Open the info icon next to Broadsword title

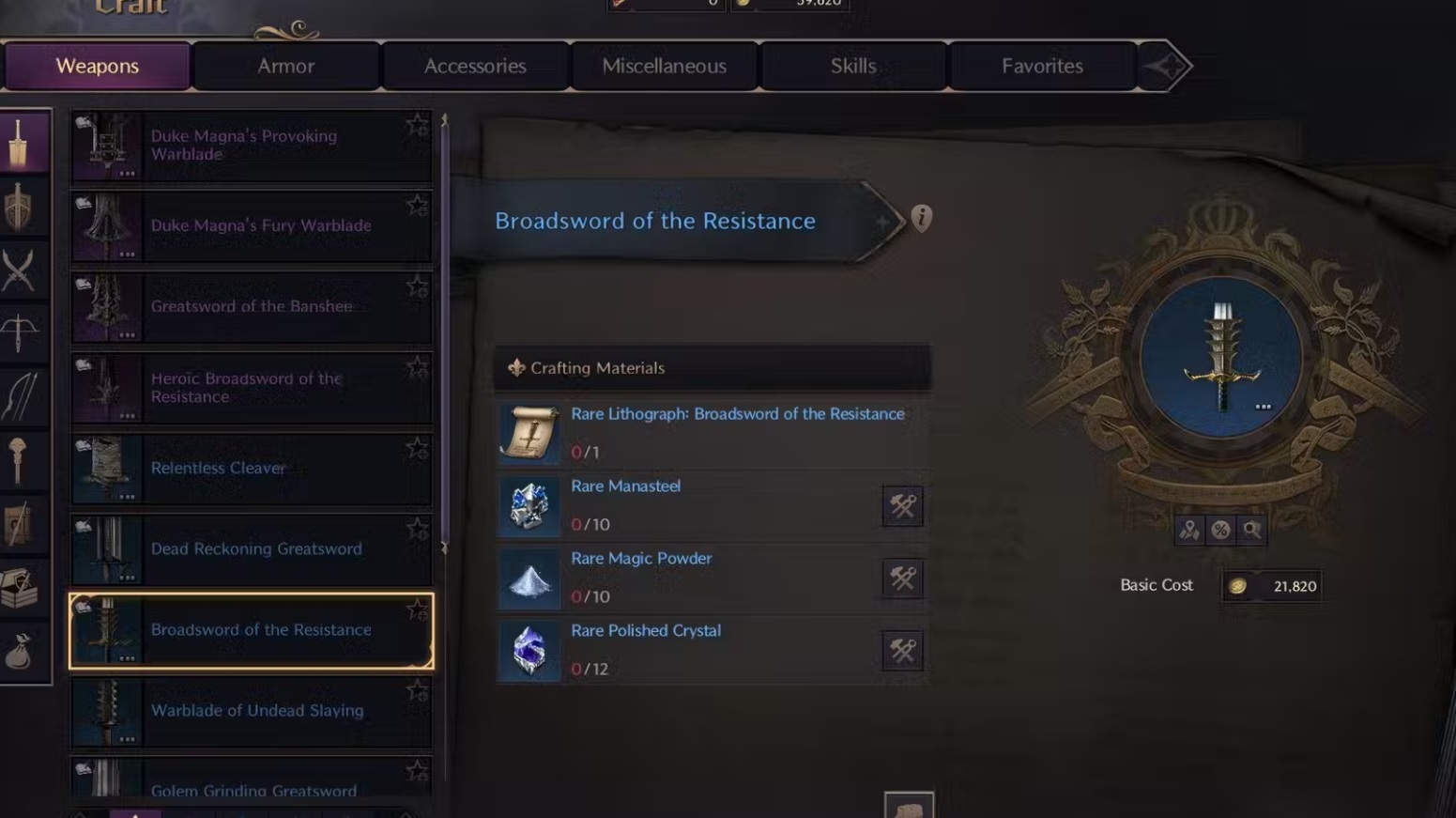(x=922, y=217)
